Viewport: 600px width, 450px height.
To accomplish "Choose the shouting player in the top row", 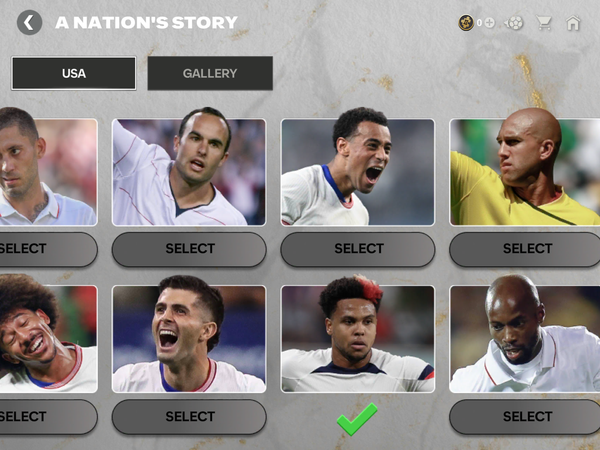I will click(359, 249).
